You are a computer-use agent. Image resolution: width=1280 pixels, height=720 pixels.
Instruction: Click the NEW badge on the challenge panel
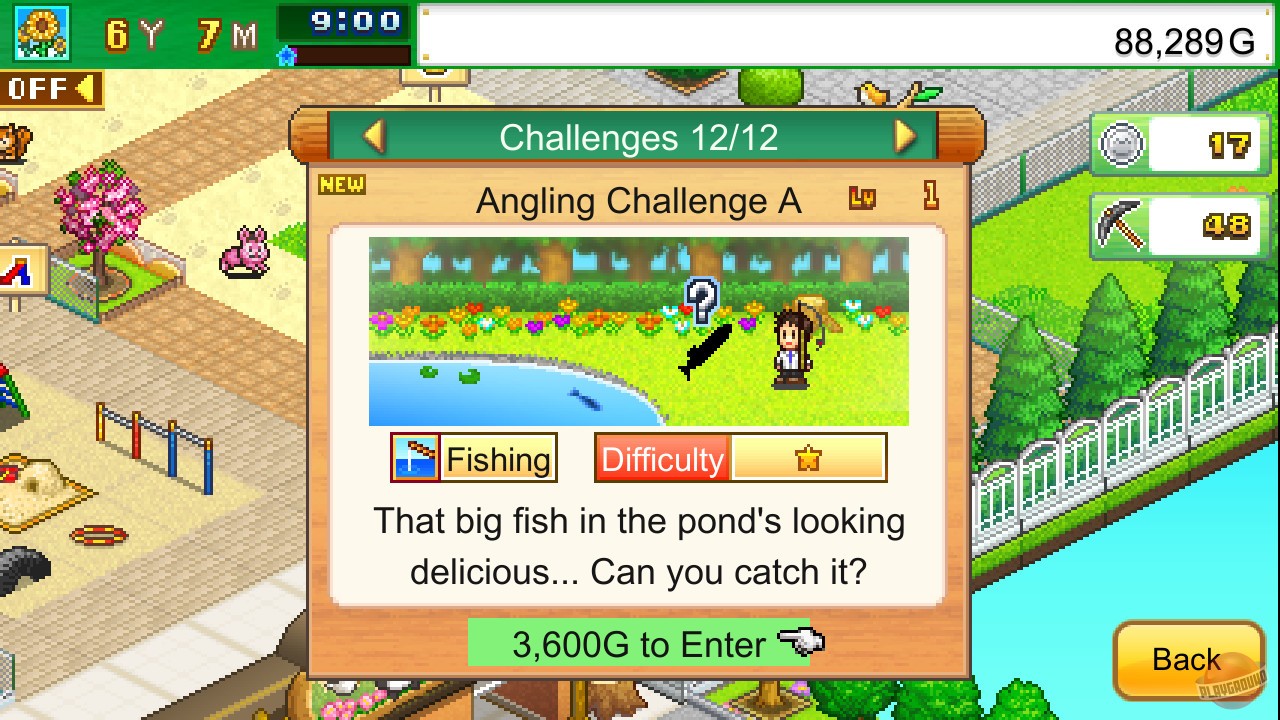[x=341, y=184]
